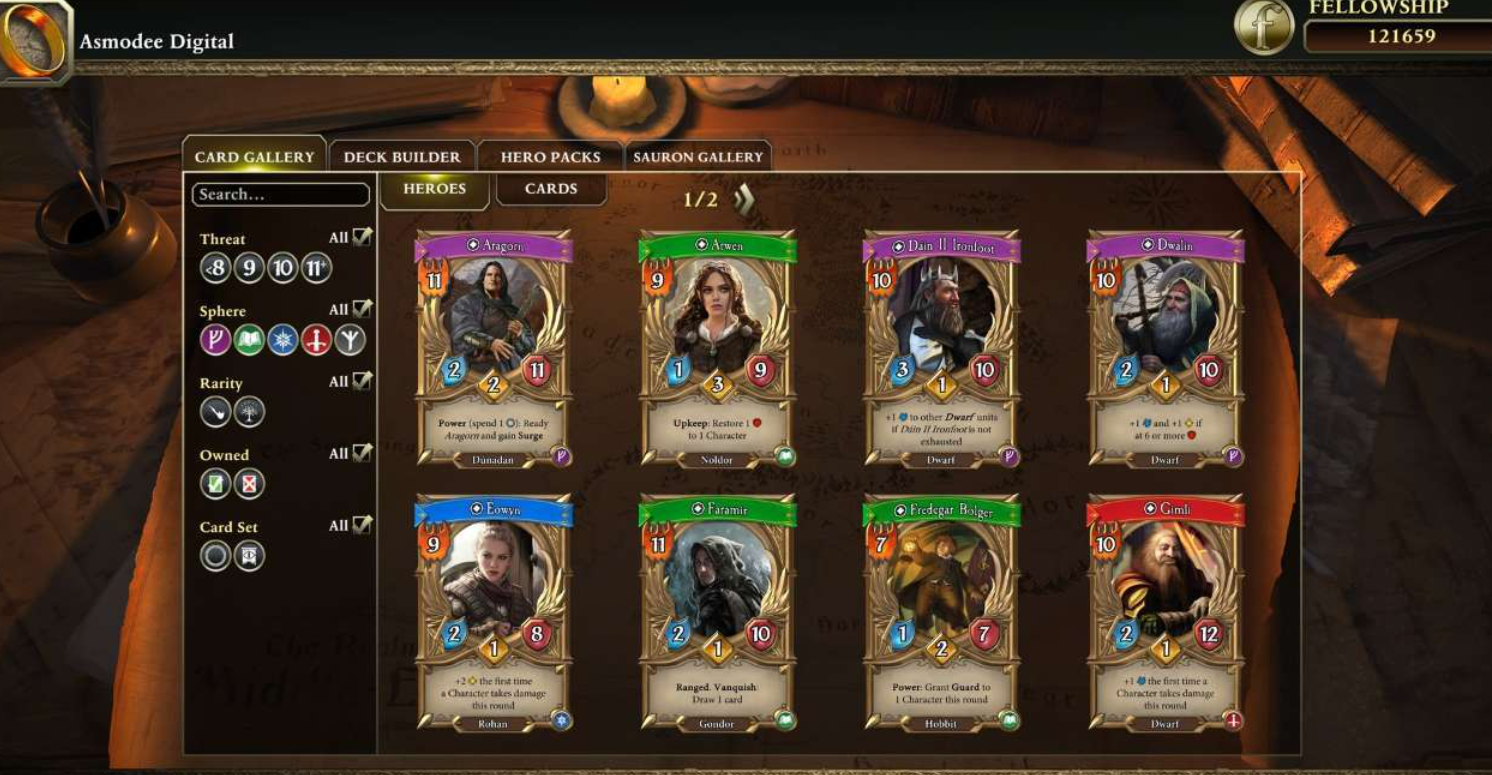The height and width of the screenshot is (775, 1492).
Task: Filter by the green book sphere
Action: tap(249, 340)
